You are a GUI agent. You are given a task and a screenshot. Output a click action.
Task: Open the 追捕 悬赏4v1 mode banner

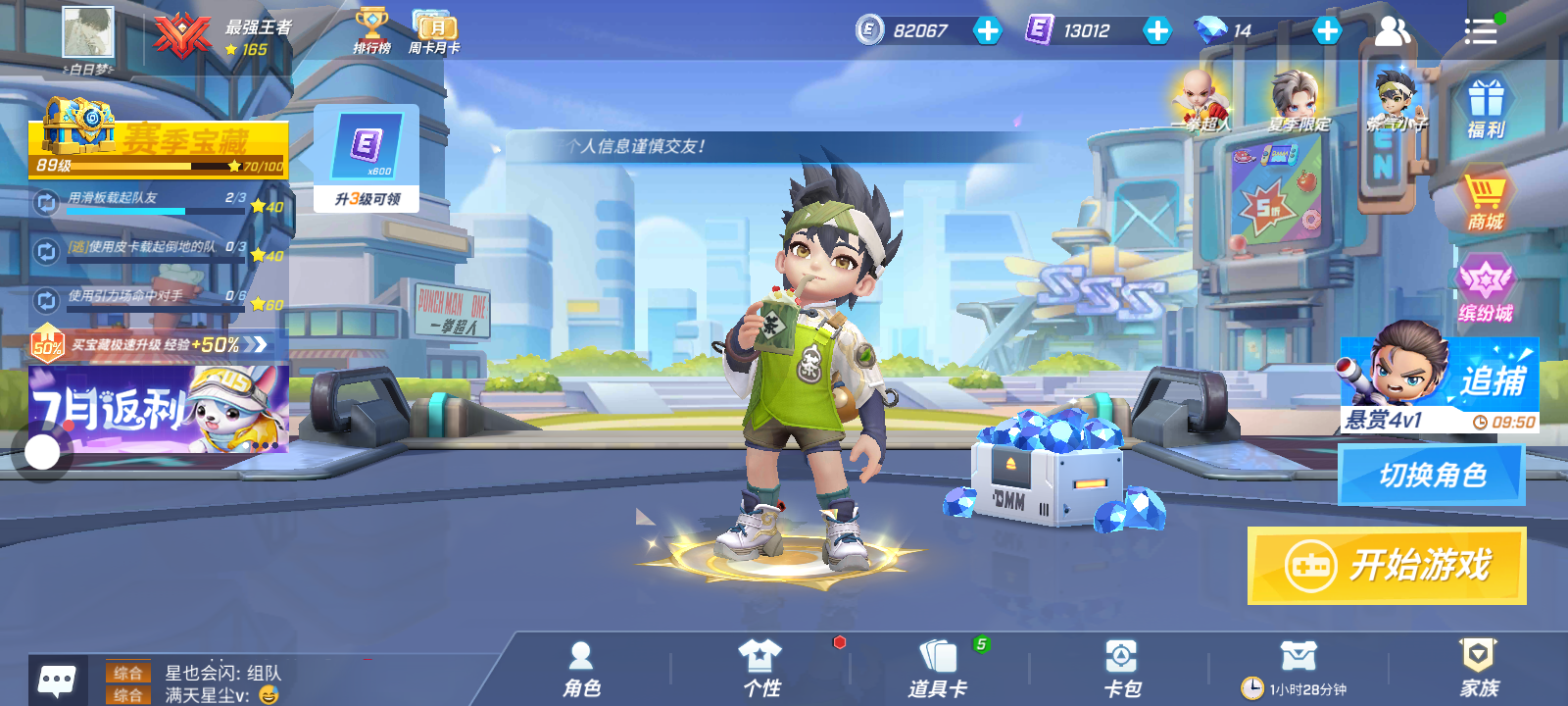[x=1439, y=385]
